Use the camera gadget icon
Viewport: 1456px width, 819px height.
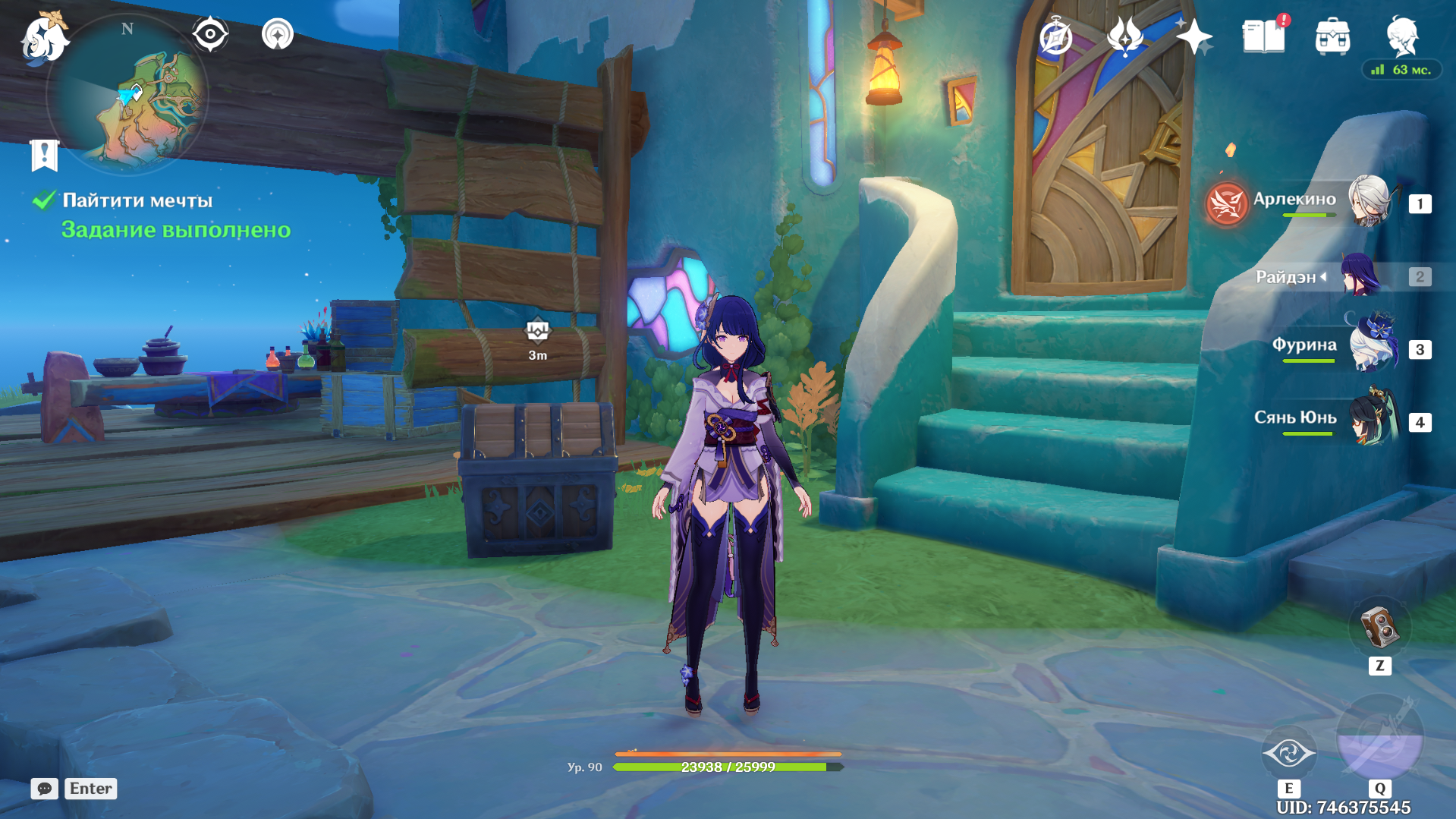click(1379, 628)
